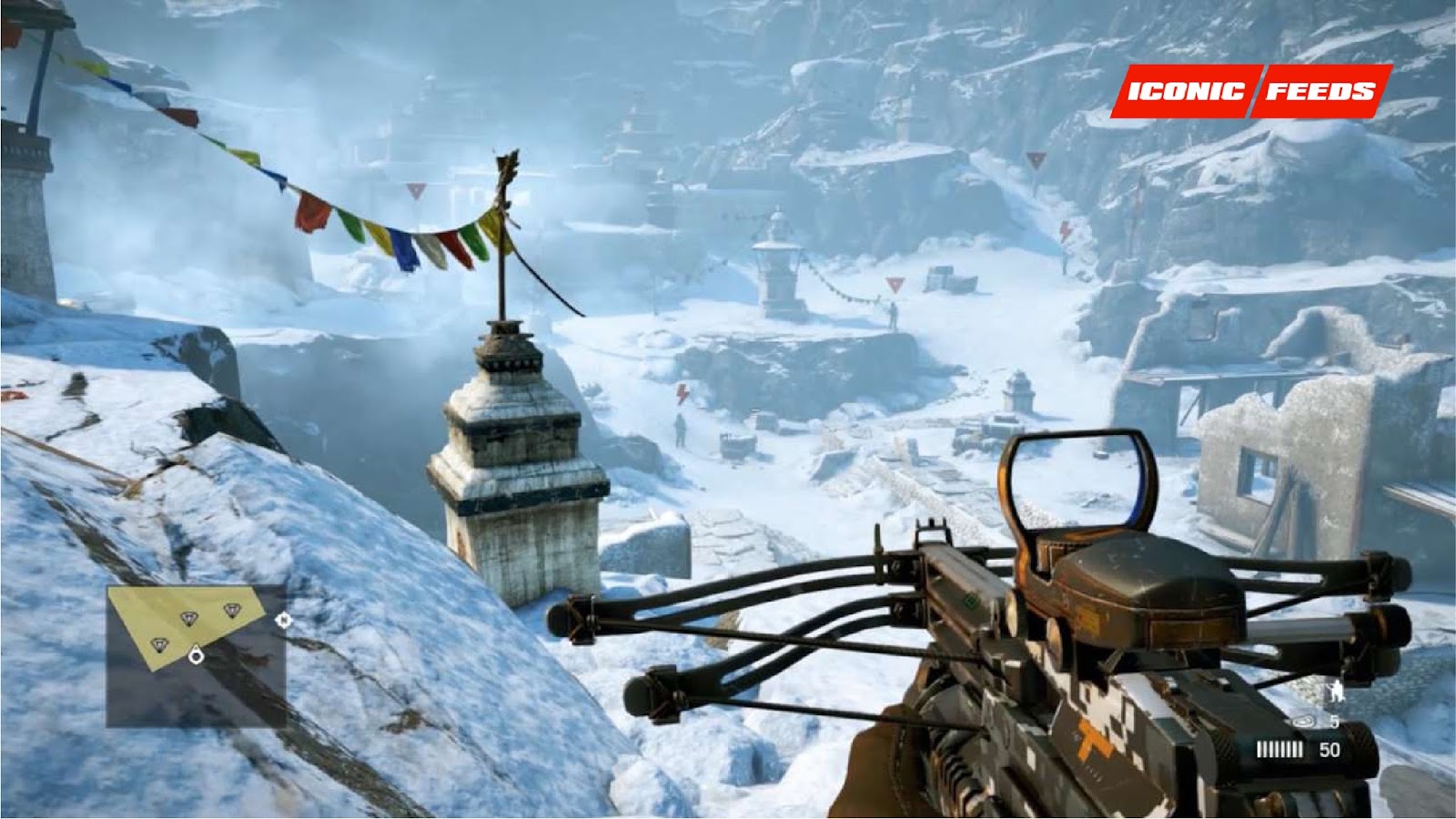Click the arrow count showing 5
The width and height of the screenshot is (1456, 819).
click(1334, 721)
